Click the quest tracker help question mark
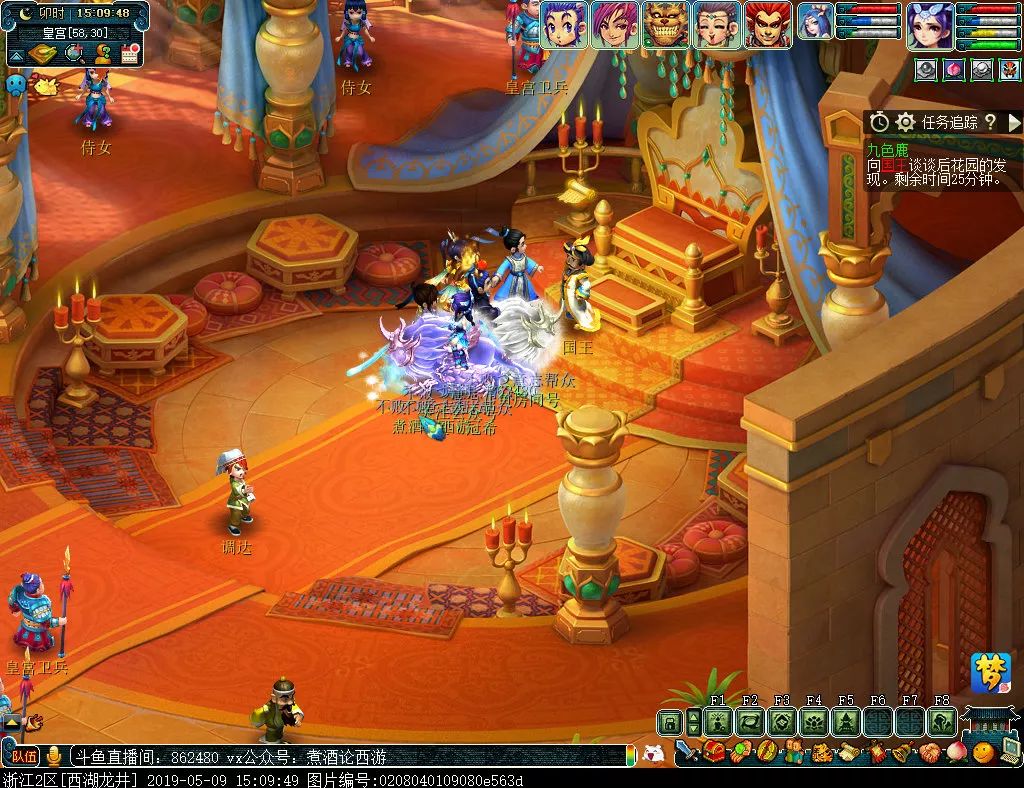The image size is (1024, 788). tap(990, 122)
